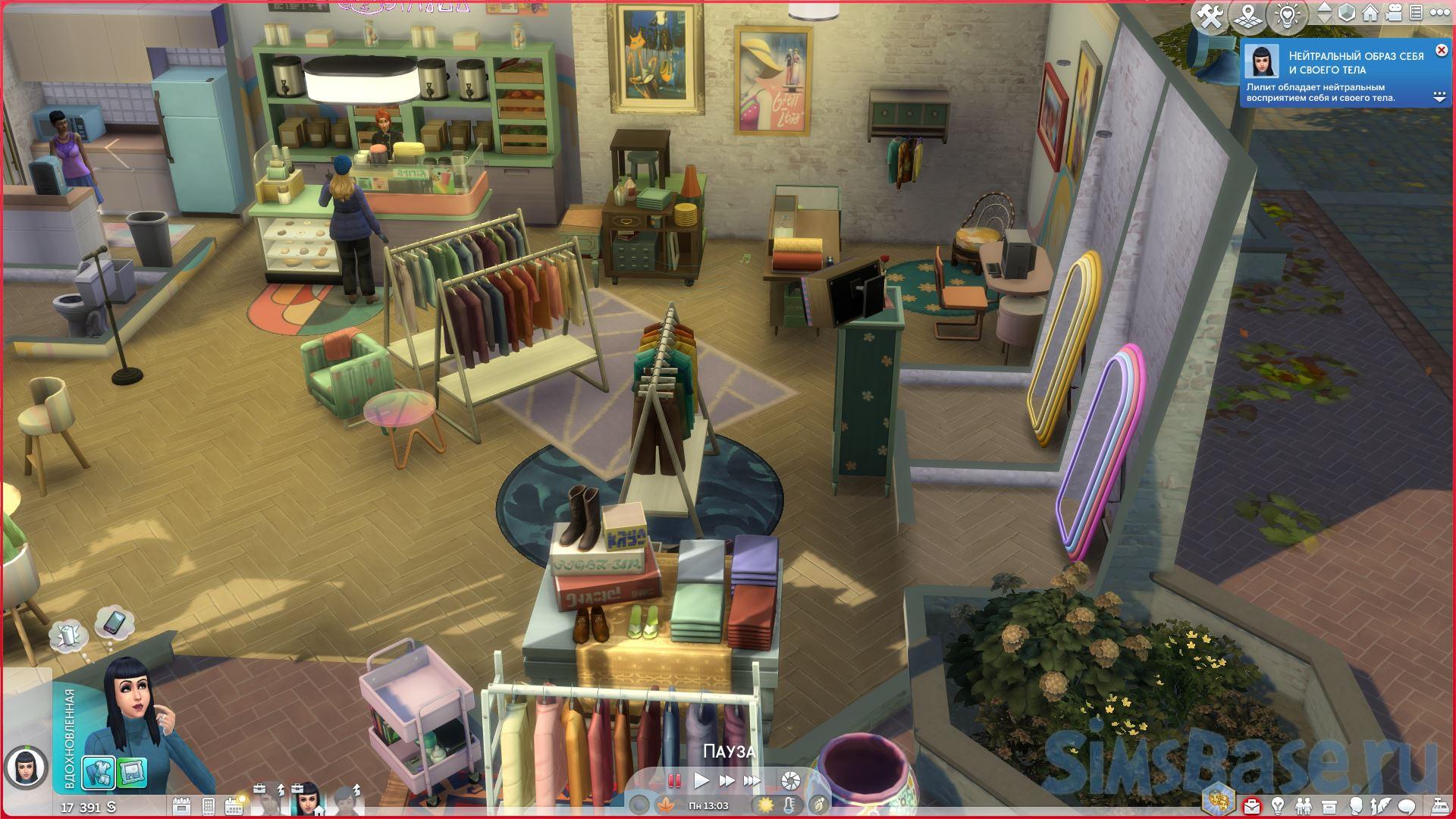Pause the game with the red pause button
1456x819 pixels.
click(673, 780)
